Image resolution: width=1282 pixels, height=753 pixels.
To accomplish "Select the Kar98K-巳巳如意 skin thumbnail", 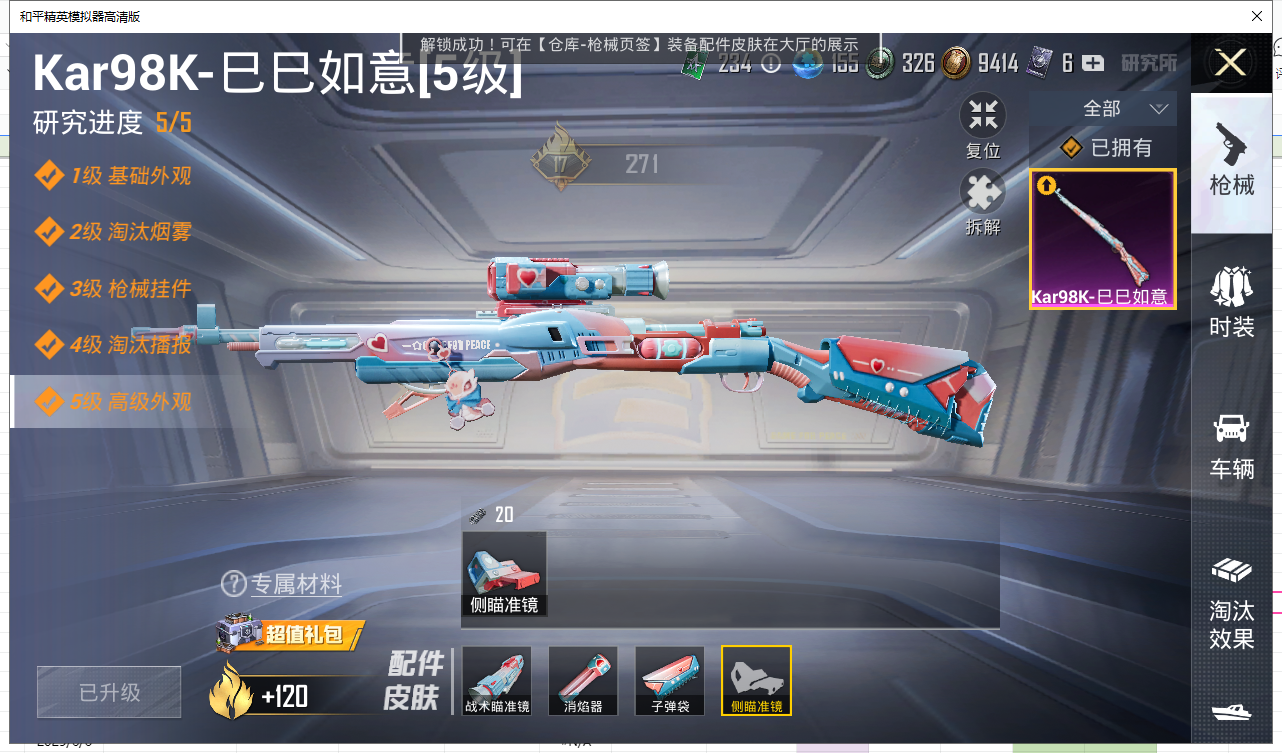I will [1102, 238].
